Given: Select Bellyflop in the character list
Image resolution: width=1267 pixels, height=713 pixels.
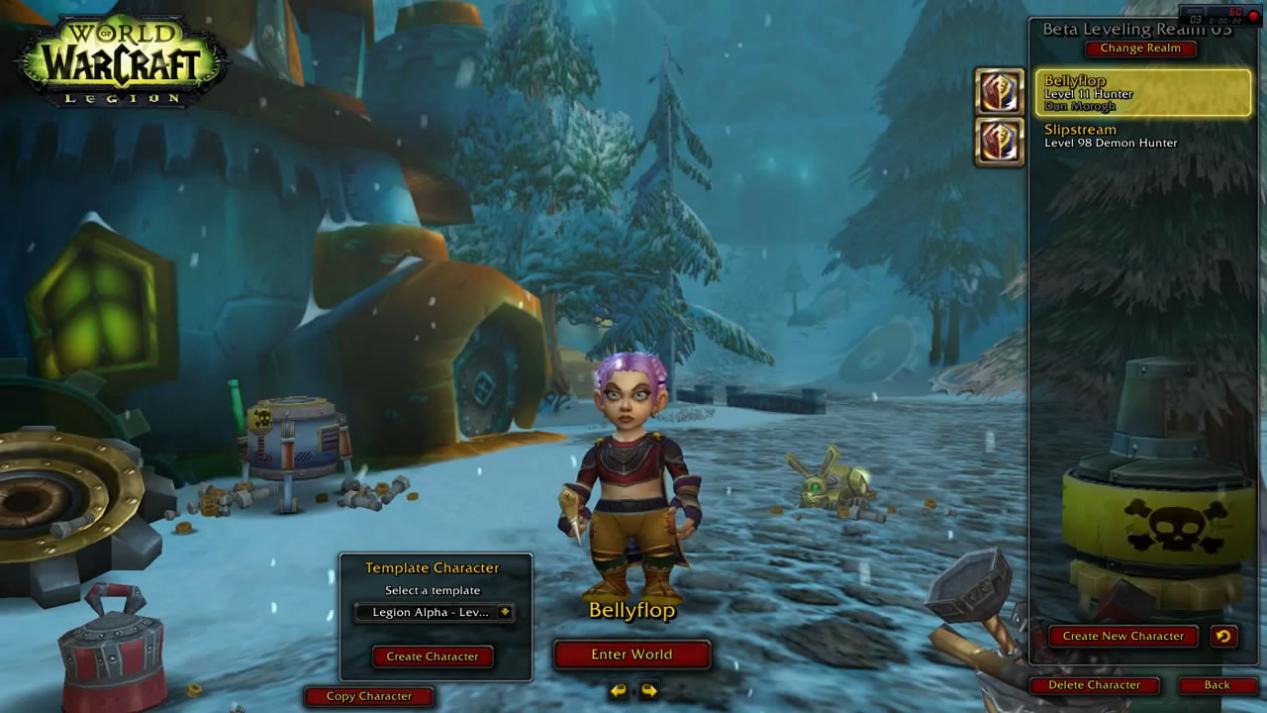Looking at the screenshot, I should [1142, 93].
